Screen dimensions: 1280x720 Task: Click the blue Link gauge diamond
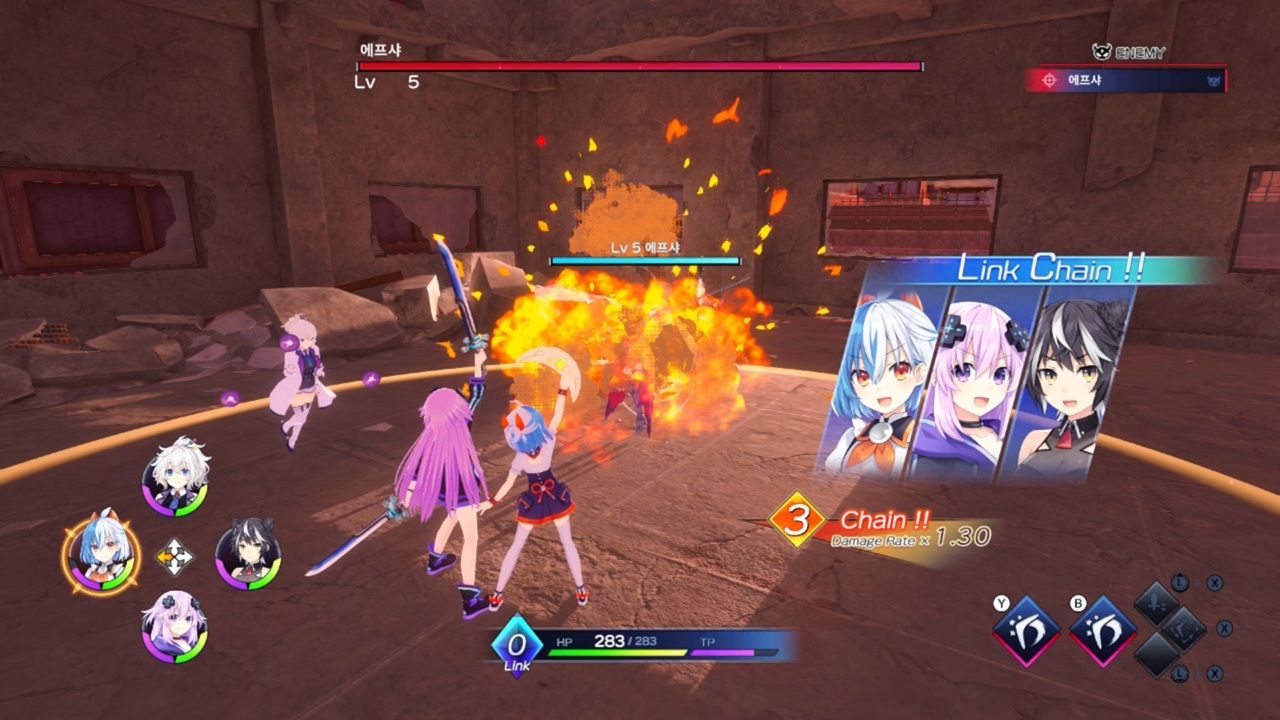coord(517,644)
